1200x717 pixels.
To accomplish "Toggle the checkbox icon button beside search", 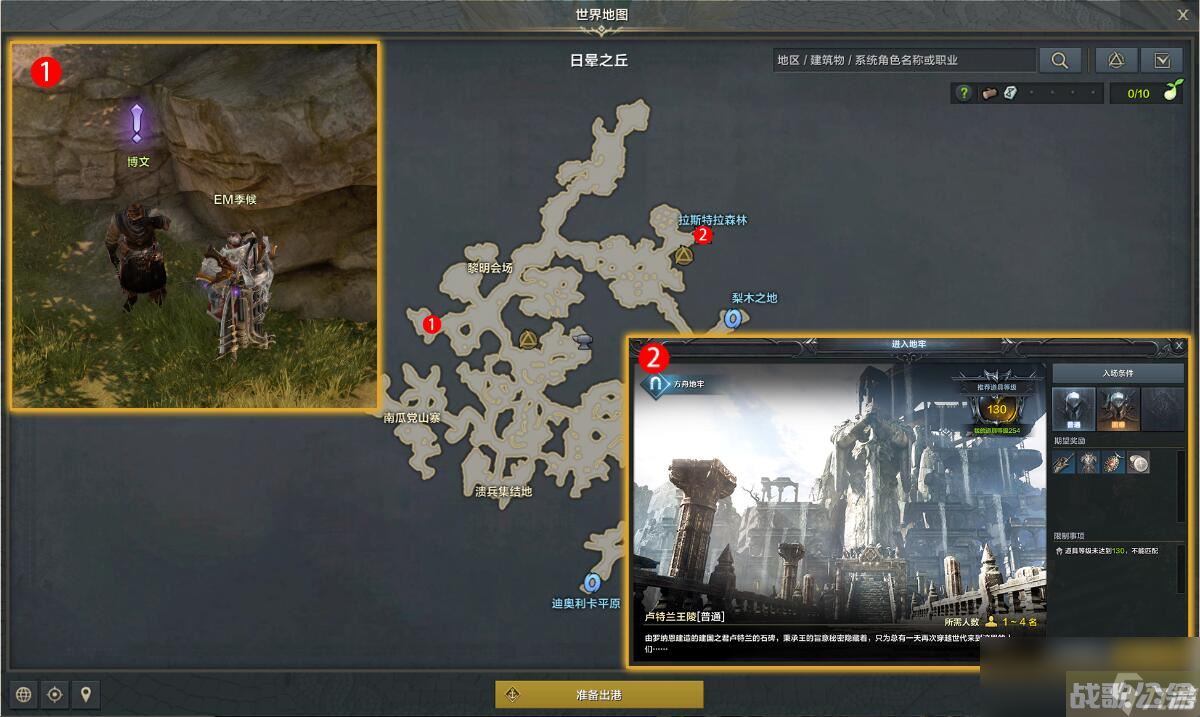I will tap(1162, 60).
